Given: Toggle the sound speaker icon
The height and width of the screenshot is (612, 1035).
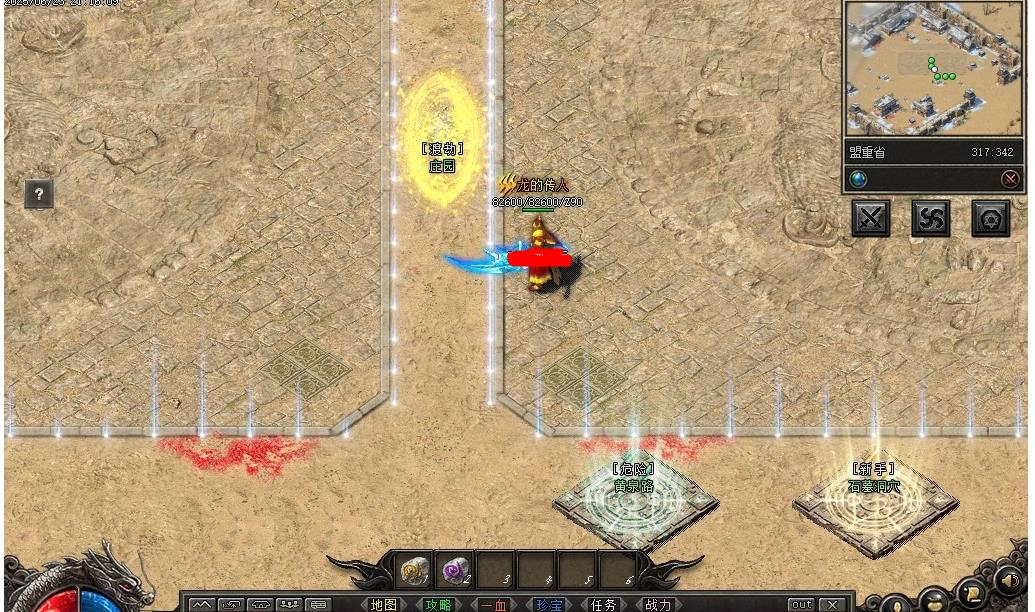Looking at the screenshot, I should (1008, 580).
